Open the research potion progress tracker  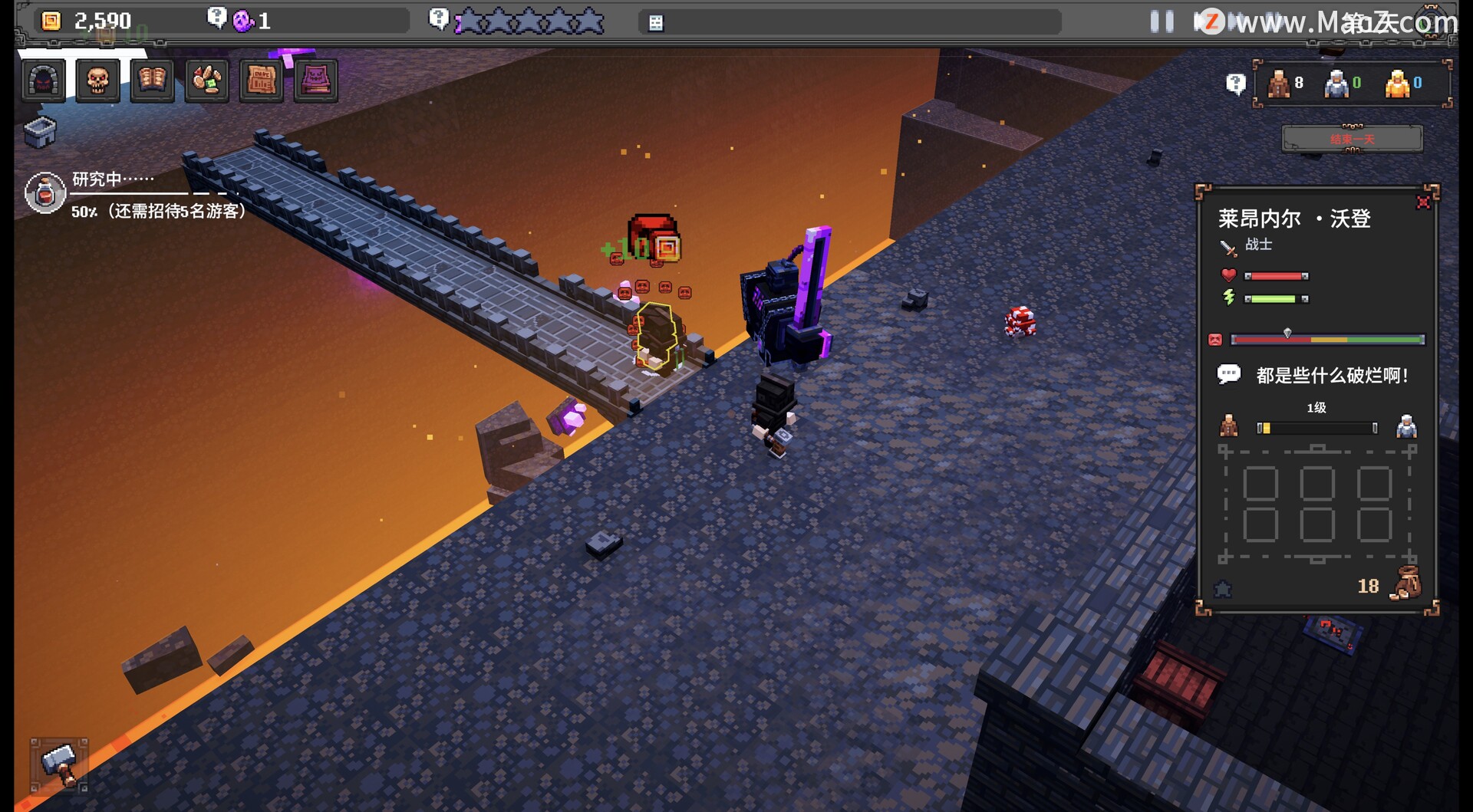pos(44,192)
